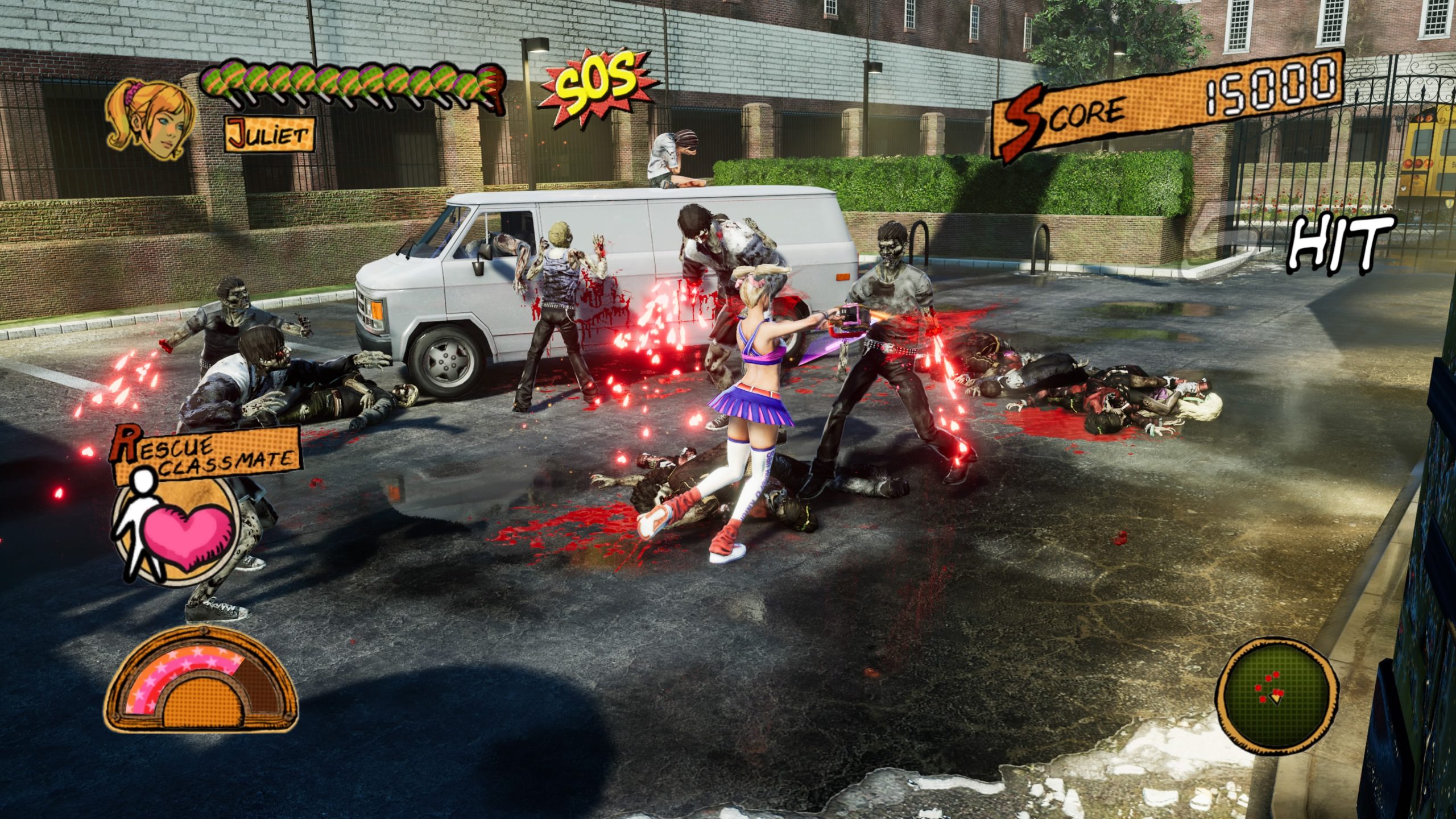Screen dimensions: 1456x819
Task: Click the Juliet name tag
Action: [270, 135]
